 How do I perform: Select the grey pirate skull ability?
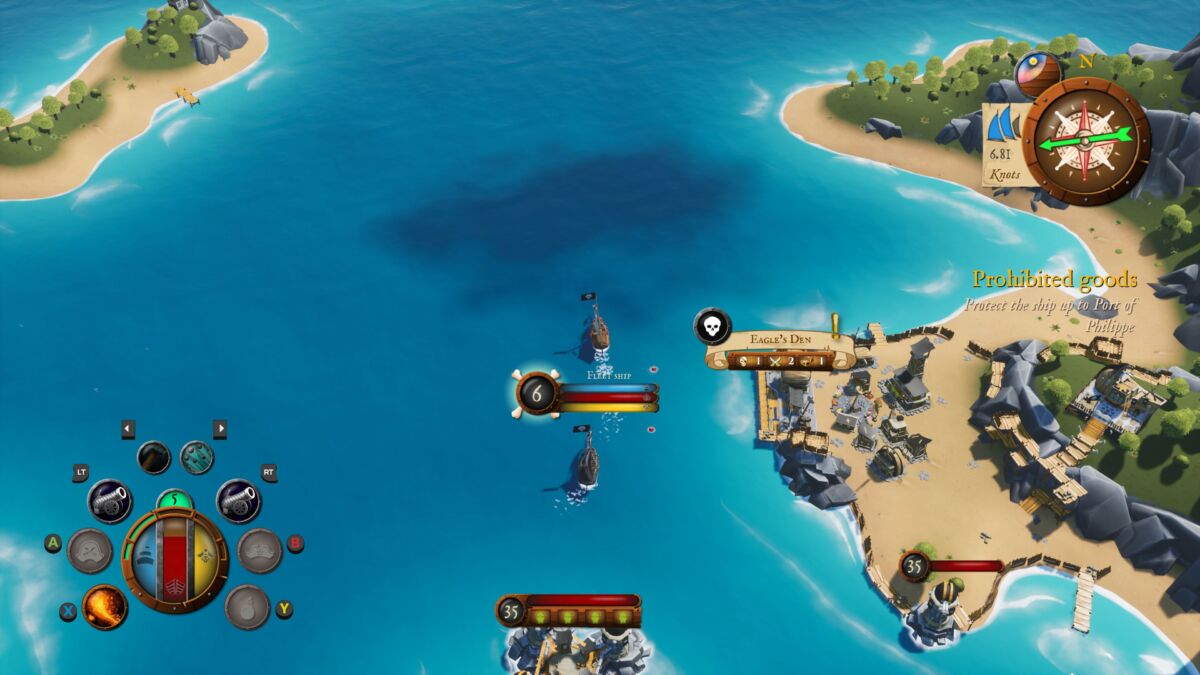click(x=90, y=550)
